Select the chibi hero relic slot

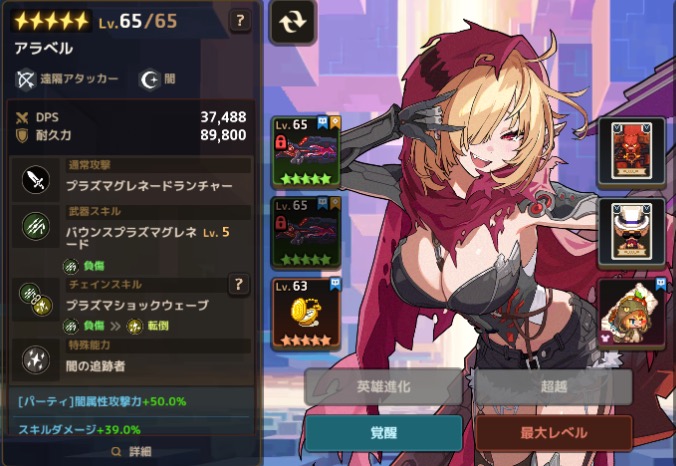coord(631,312)
